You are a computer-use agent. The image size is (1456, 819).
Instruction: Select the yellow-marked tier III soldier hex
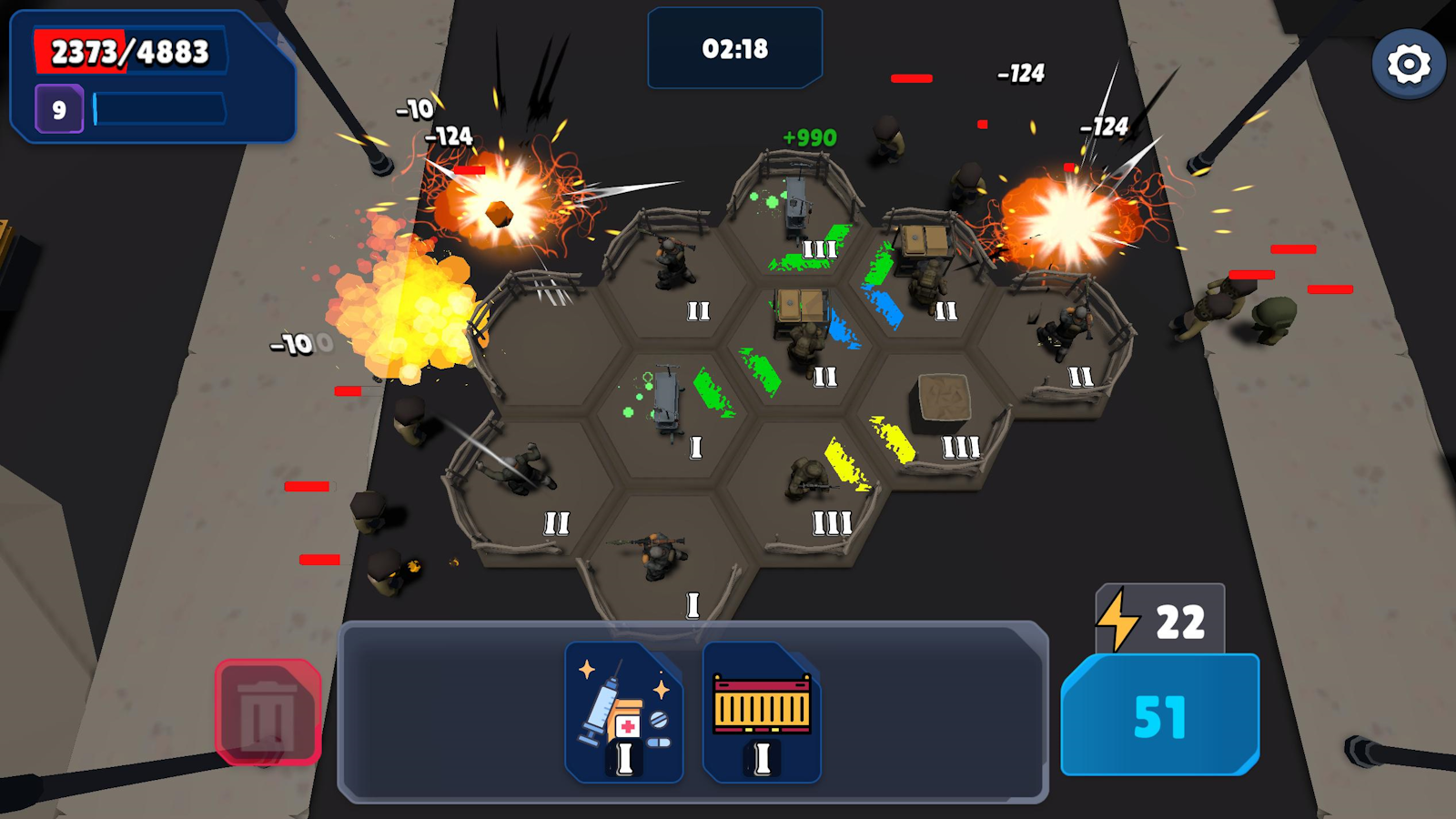pos(810,478)
